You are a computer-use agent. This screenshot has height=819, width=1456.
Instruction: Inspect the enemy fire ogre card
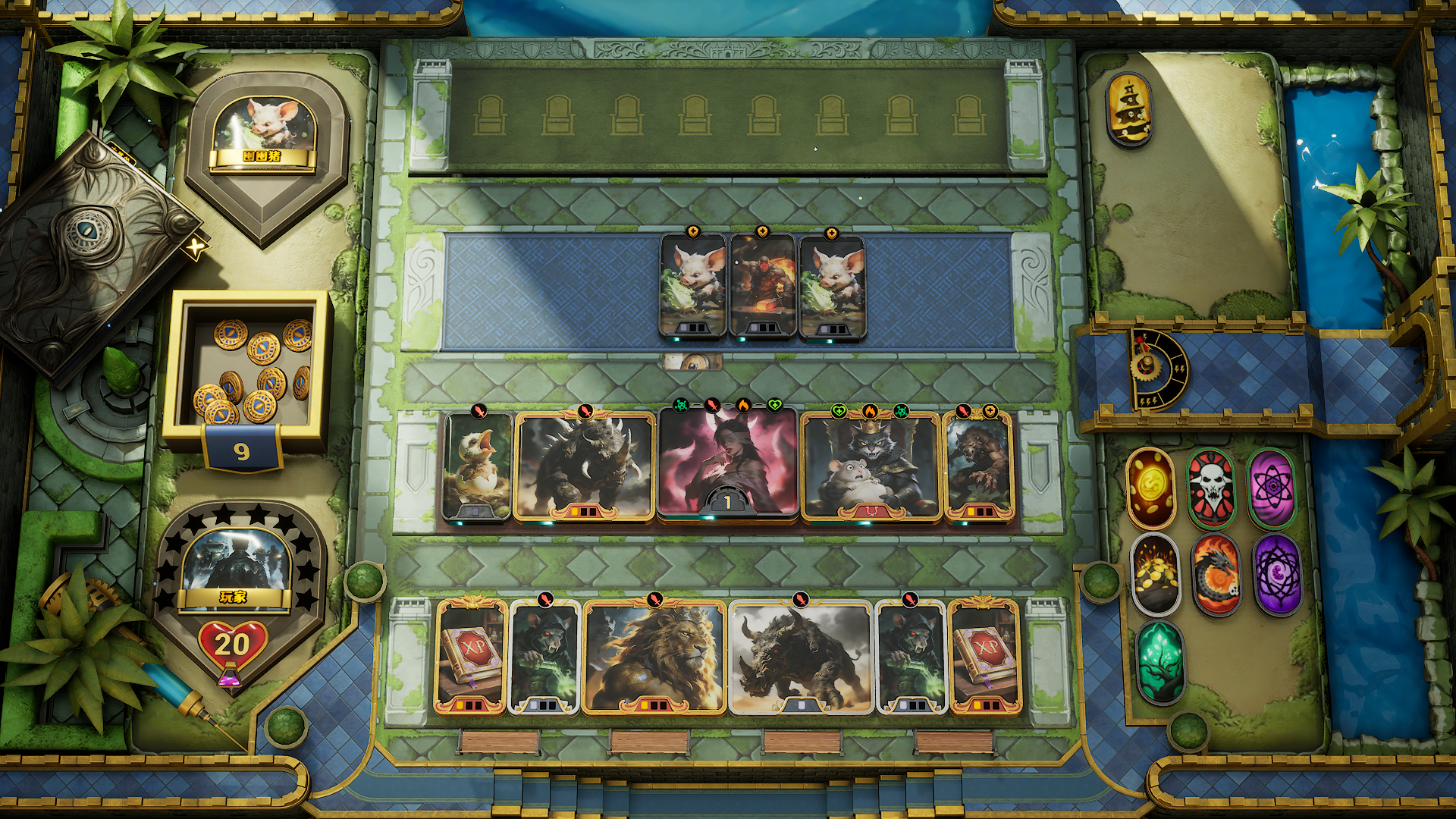click(762, 284)
